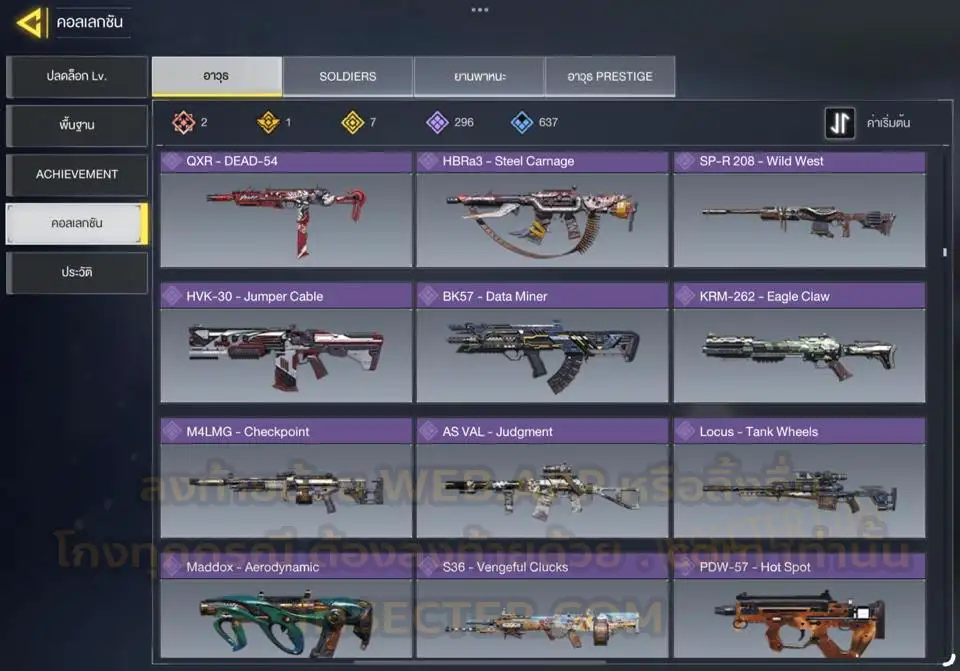Choose the KRM-262 - Eagle Claw card
This screenshot has height=671, width=960.
pyautogui.click(x=799, y=345)
